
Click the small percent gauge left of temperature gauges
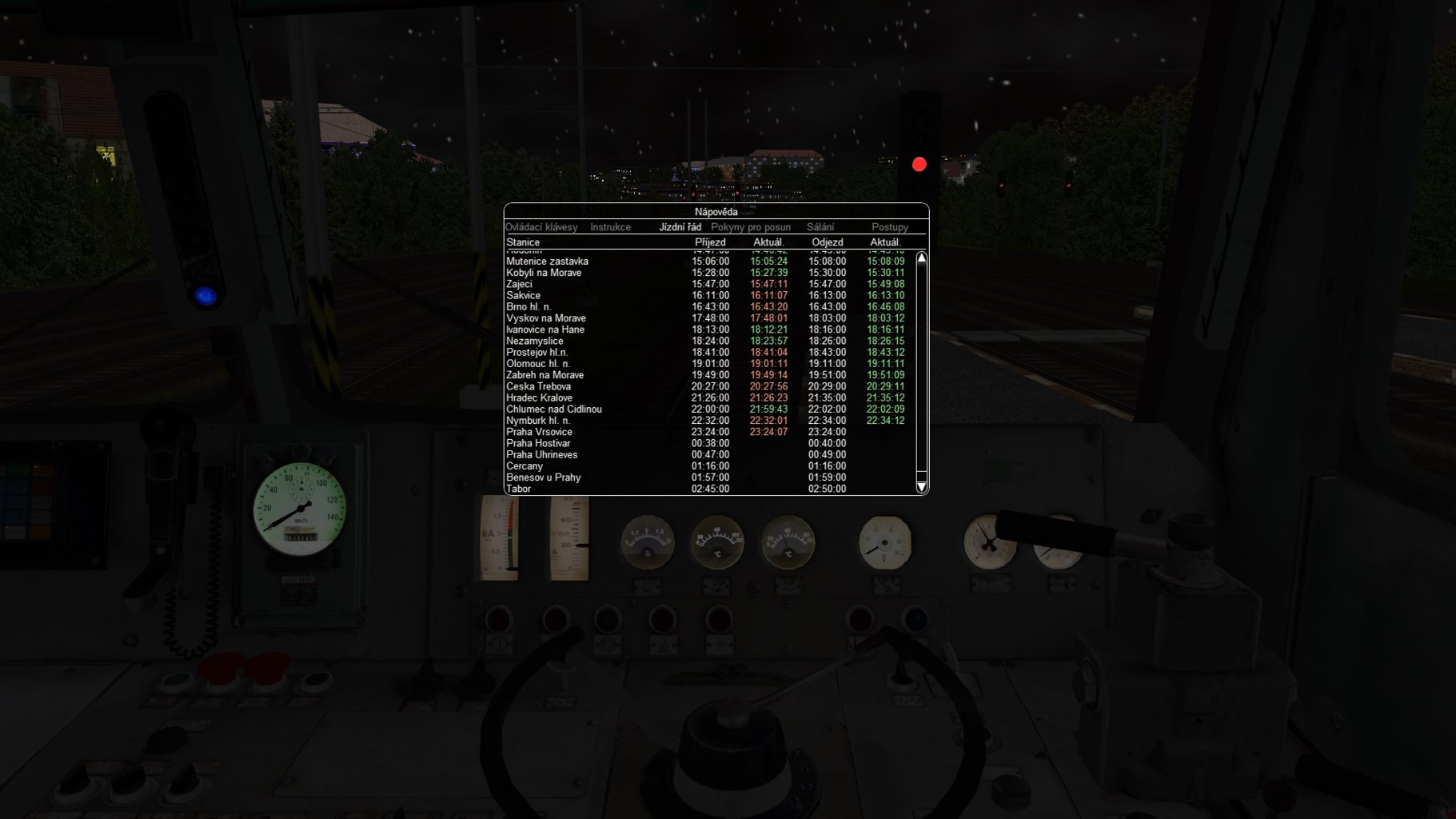point(648,542)
